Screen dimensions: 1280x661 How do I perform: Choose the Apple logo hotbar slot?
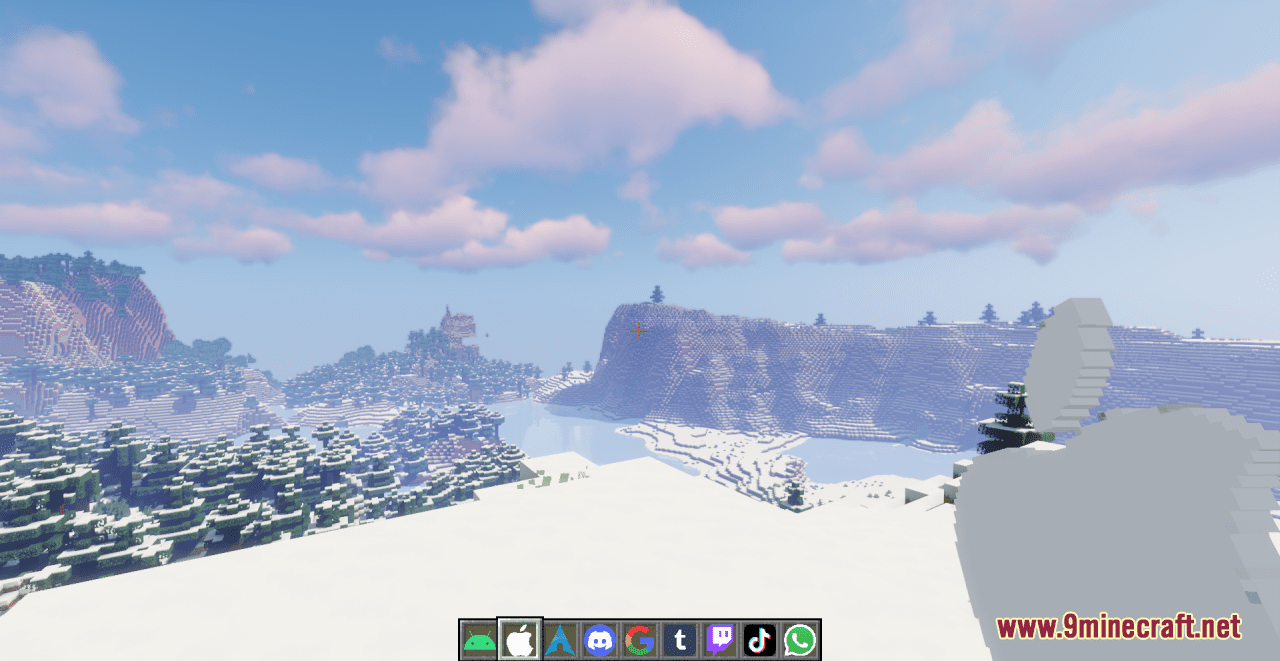520,640
